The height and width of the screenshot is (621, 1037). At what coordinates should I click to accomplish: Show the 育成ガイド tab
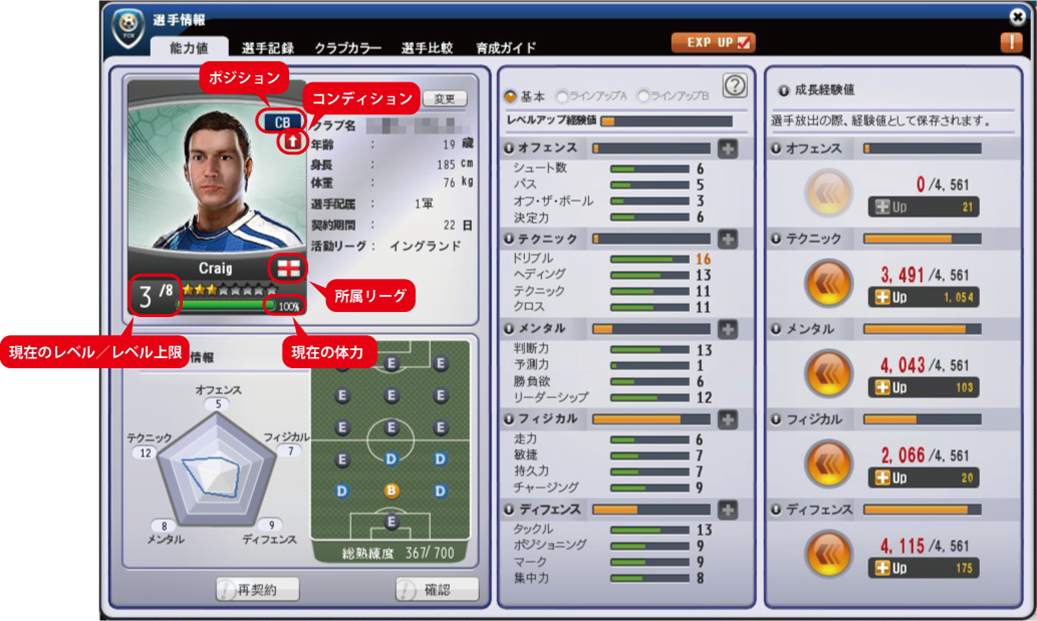pos(506,47)
